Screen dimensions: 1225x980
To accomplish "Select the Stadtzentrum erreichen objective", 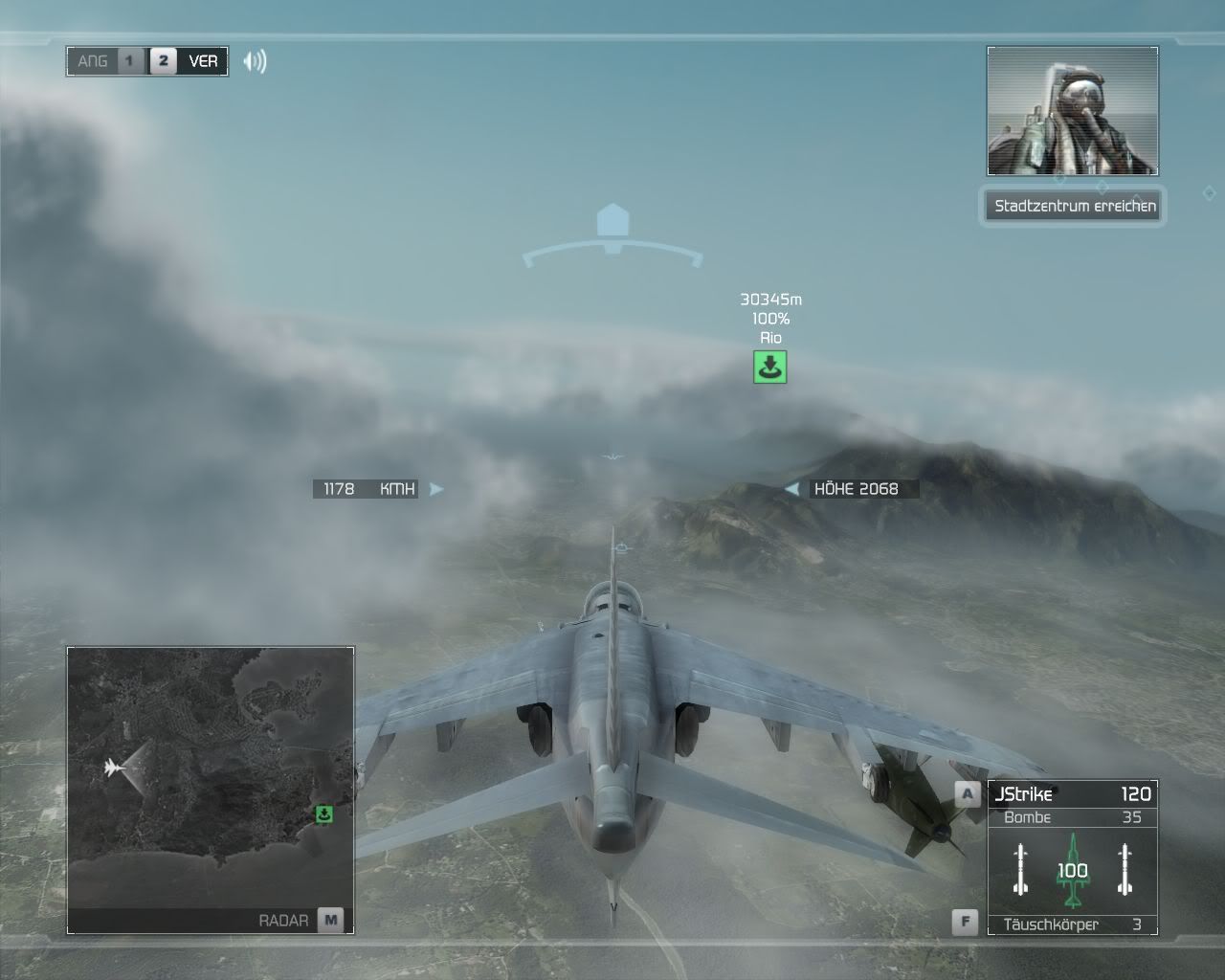I will (1074, 206).
